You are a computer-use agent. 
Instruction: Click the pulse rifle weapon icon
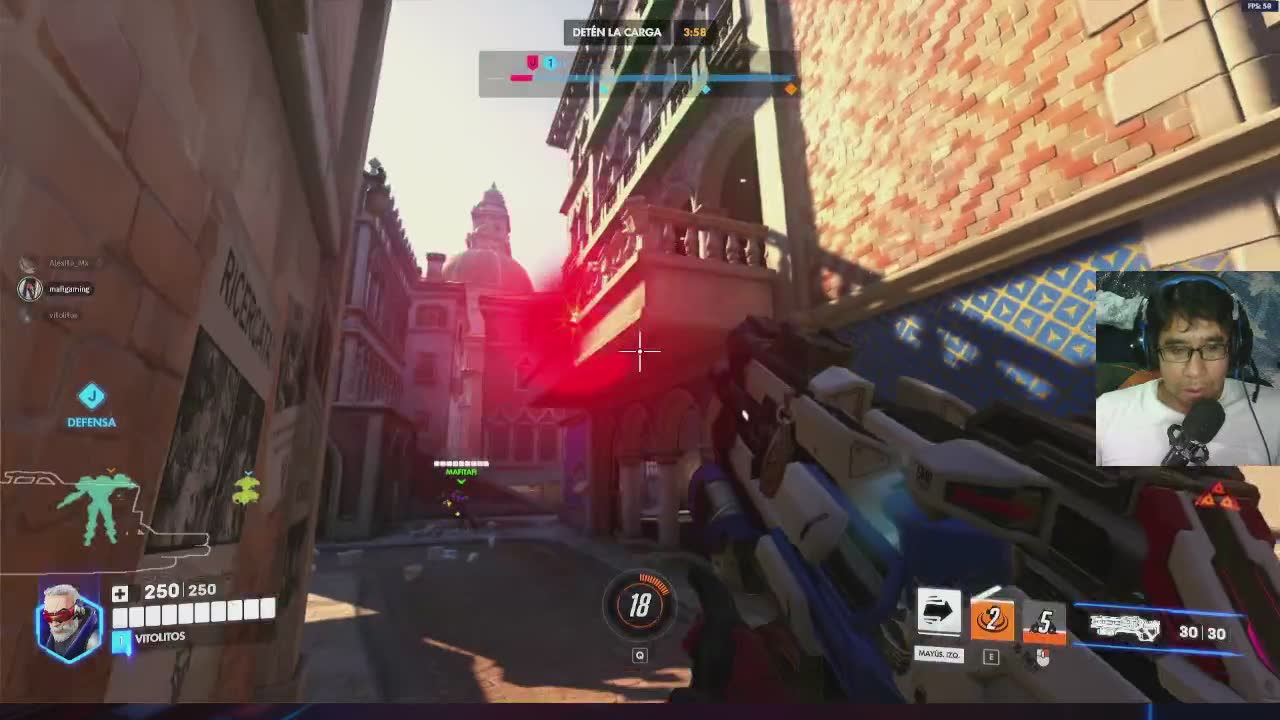[x=1124, y=628]
